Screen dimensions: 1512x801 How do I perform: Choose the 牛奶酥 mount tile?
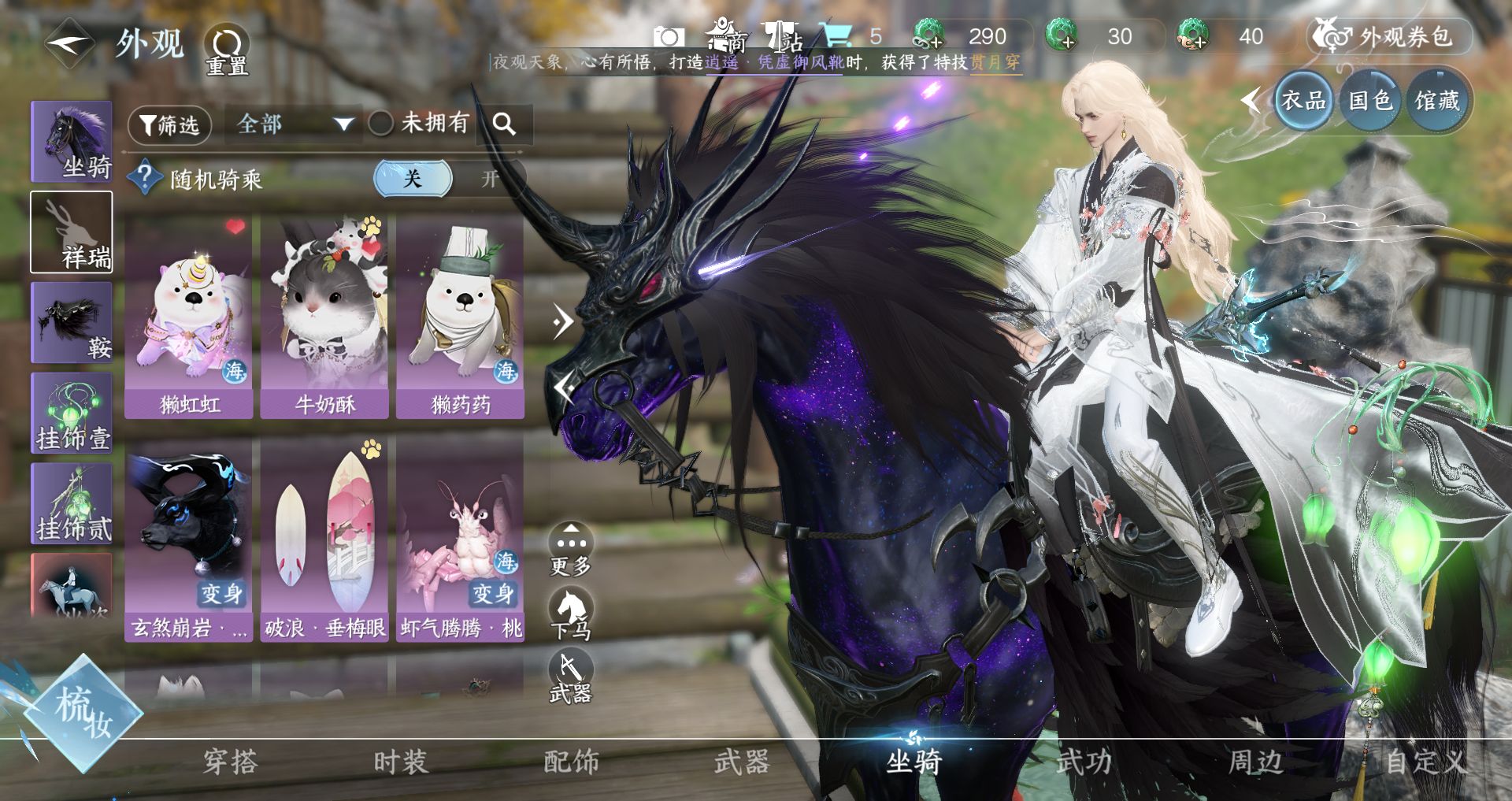coord(324,317)
